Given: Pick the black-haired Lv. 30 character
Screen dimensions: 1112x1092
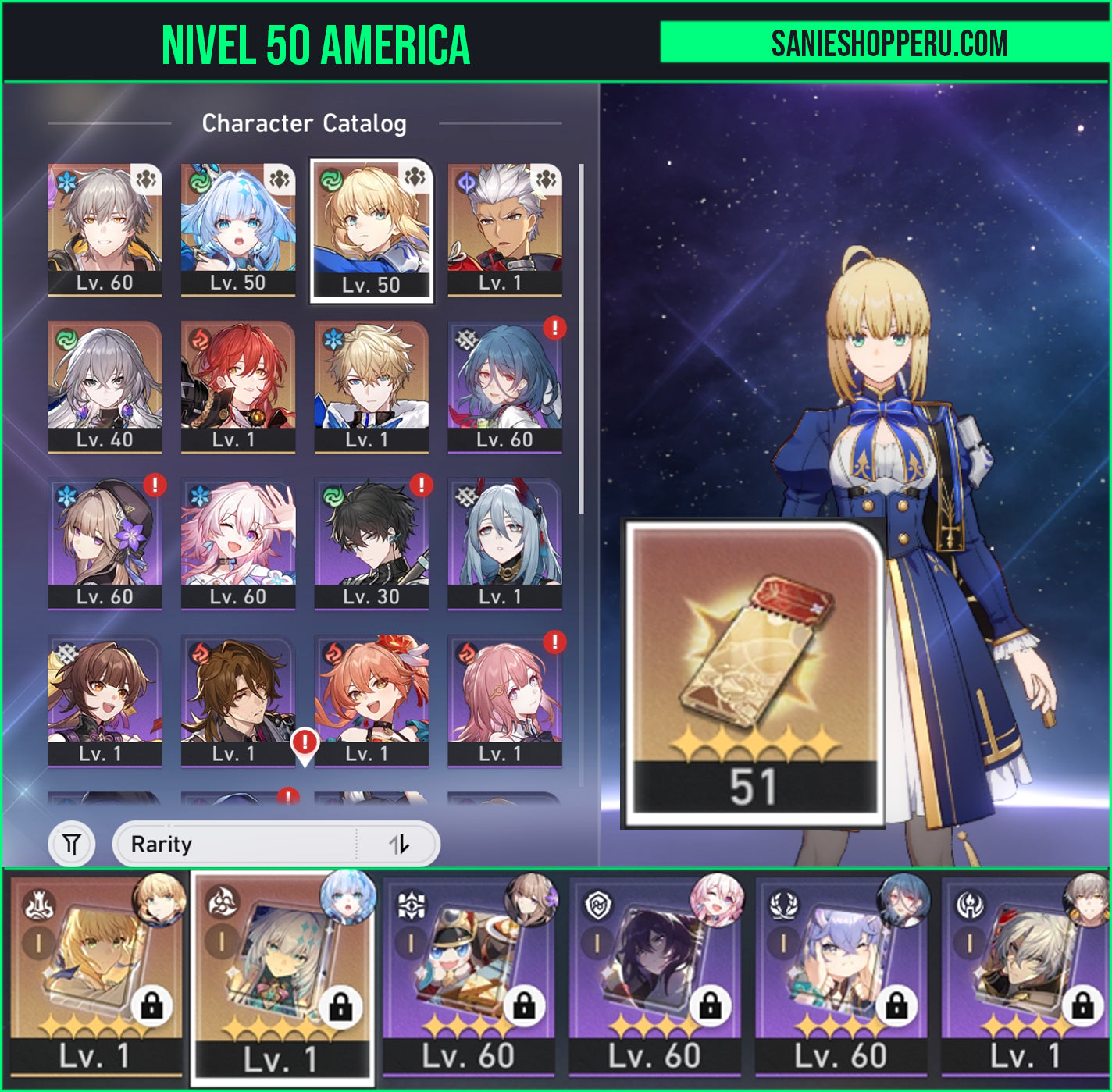Looking at the screenshot, I should tap(372, 543).
